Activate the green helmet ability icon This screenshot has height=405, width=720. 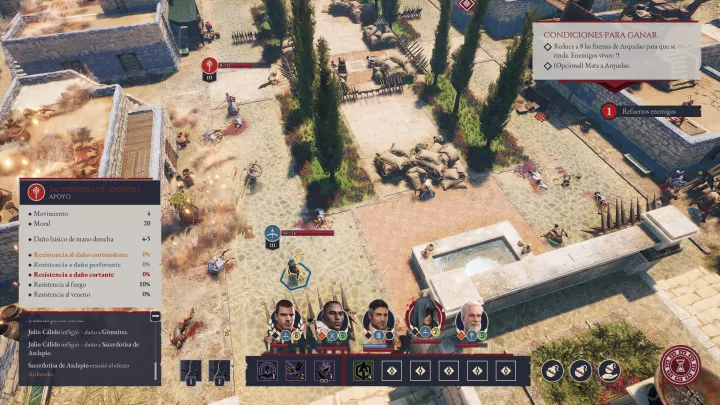pos(364,370)
